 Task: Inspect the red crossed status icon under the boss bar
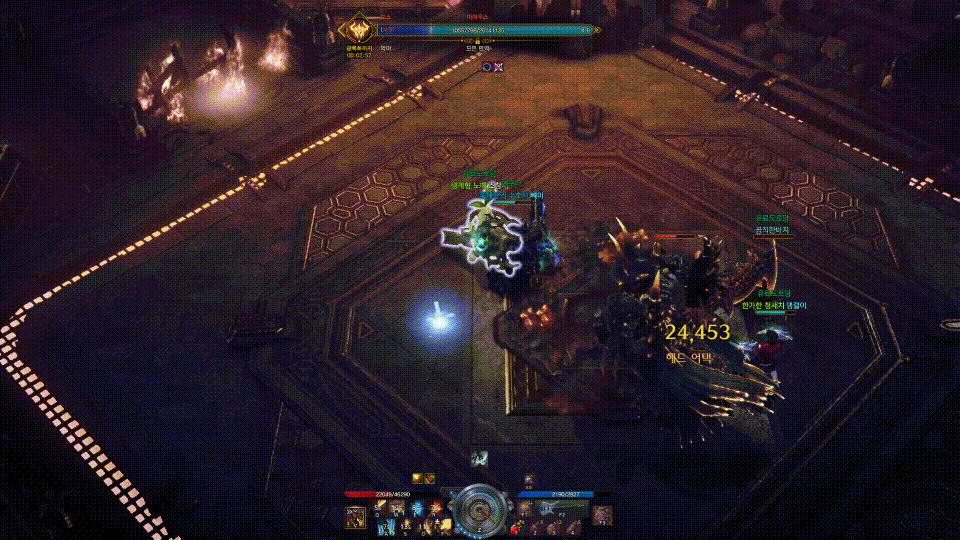click(498, 66)
